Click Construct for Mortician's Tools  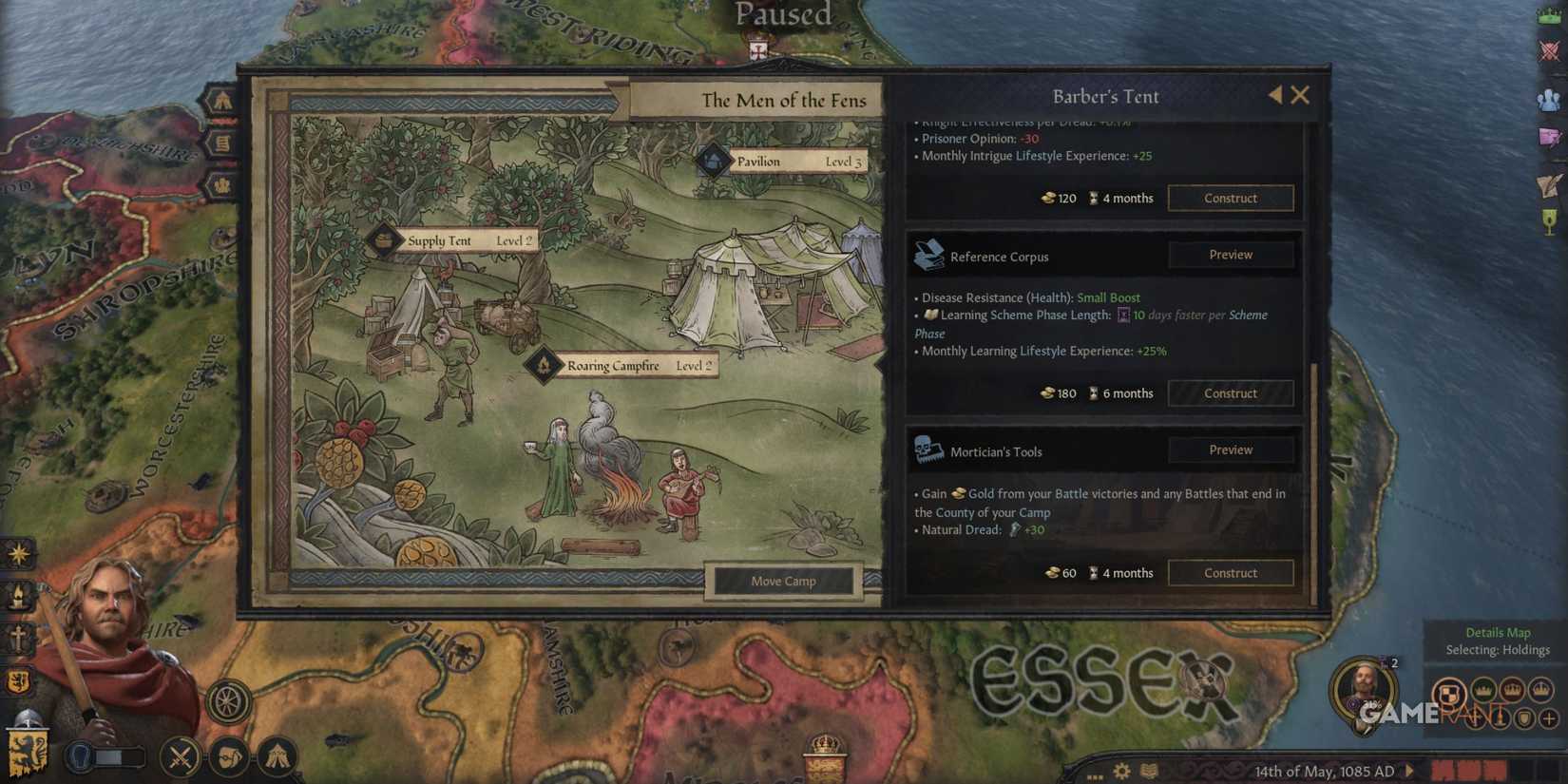tap(1231, 572)
